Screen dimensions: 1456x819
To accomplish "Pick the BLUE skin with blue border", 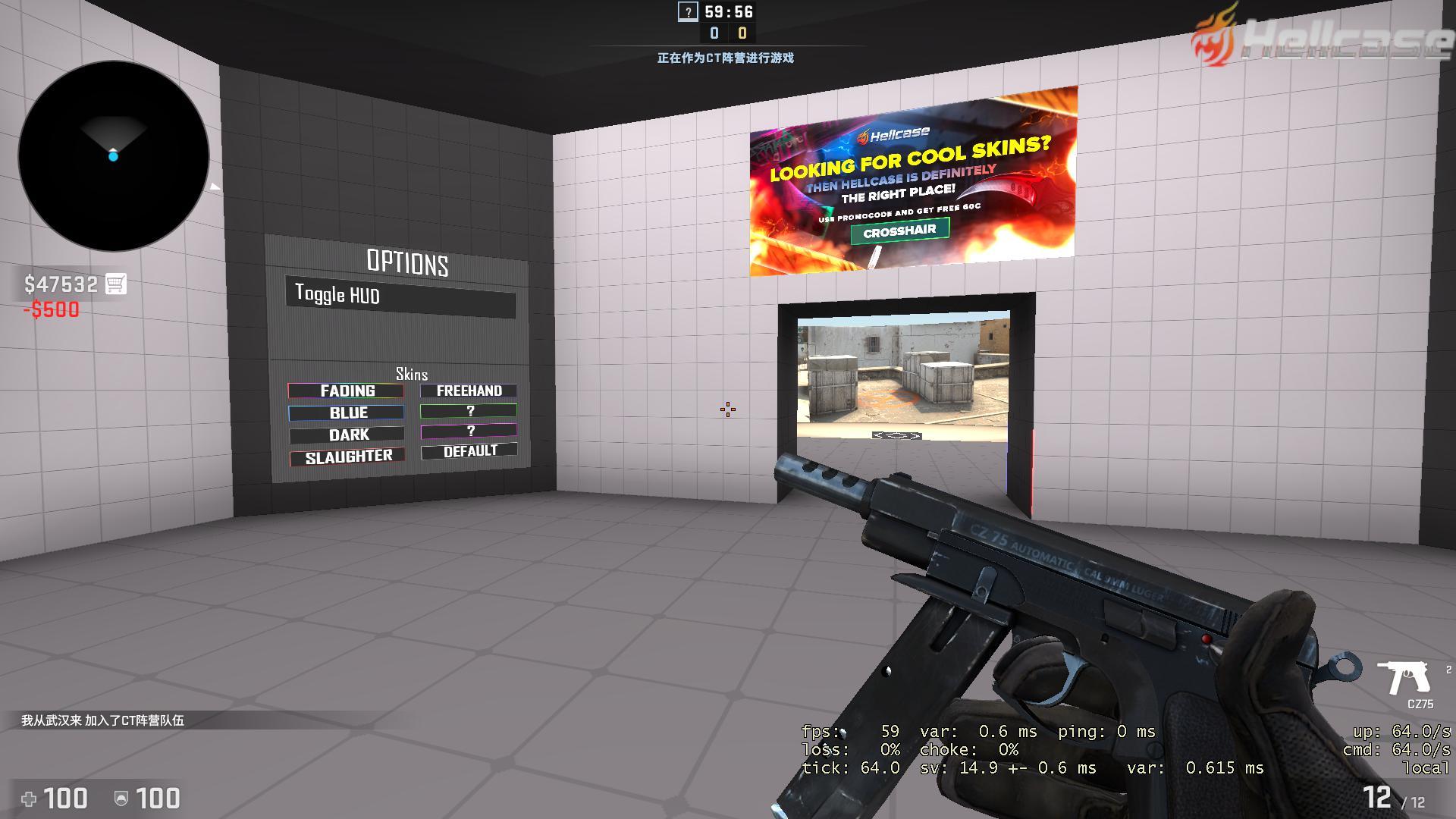I will pyautogui.click(x=347, y=413).
